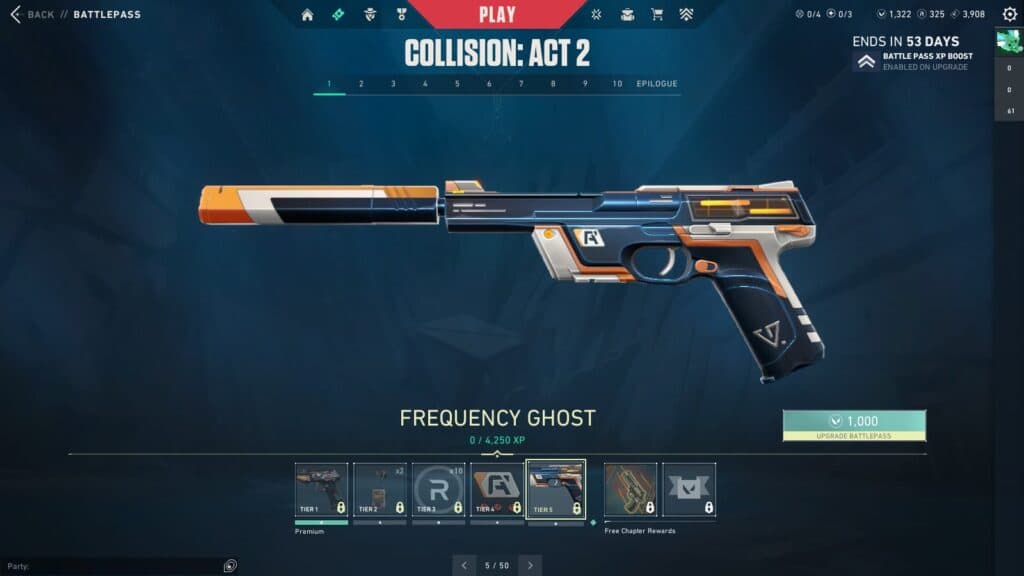This screenshot has height=576, width=1024.
Task: Hit the red PLAY button
Action: click(x=497, y=14)
